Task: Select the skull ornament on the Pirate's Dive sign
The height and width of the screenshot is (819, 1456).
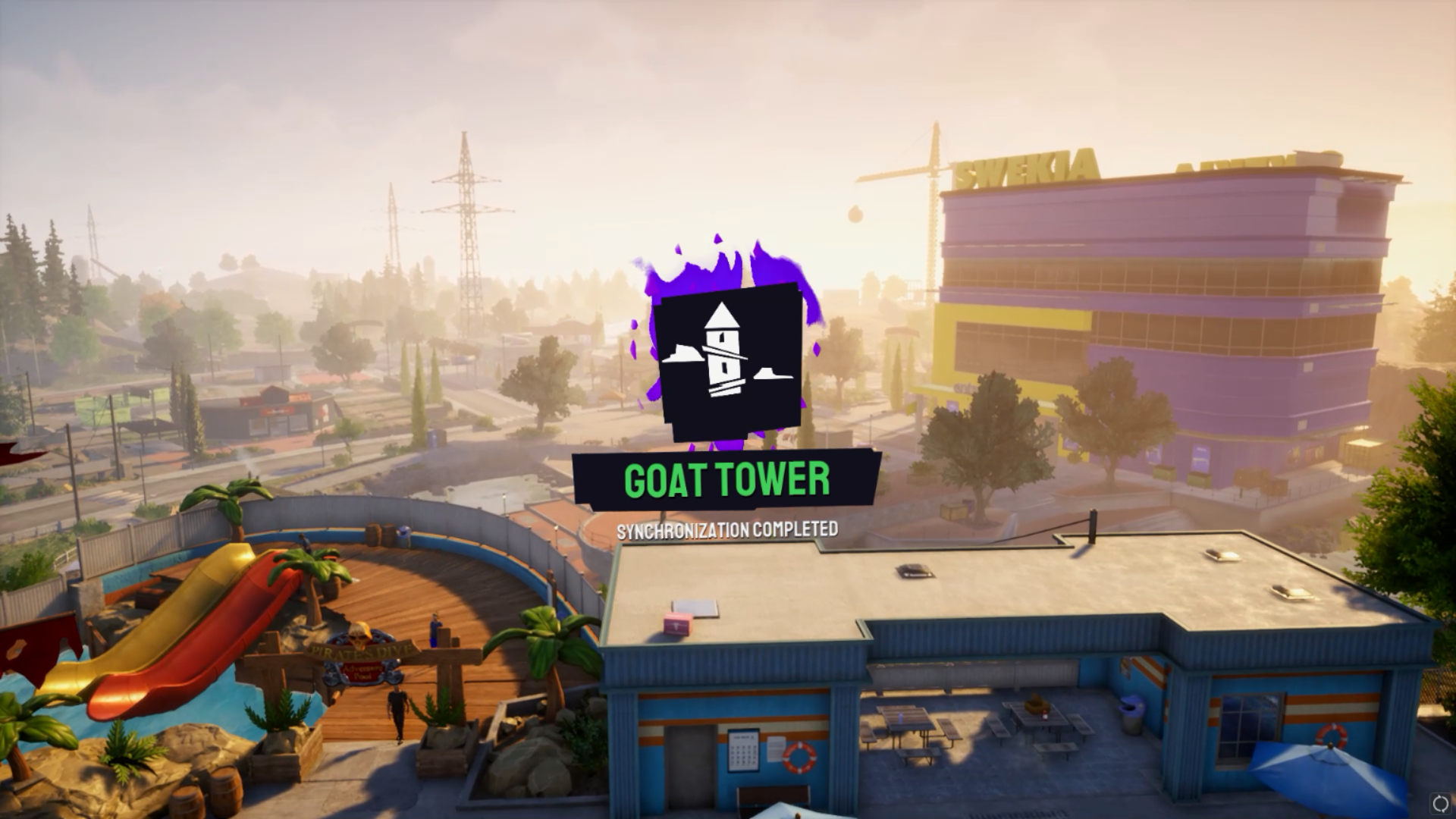Action: click(357, 639)
